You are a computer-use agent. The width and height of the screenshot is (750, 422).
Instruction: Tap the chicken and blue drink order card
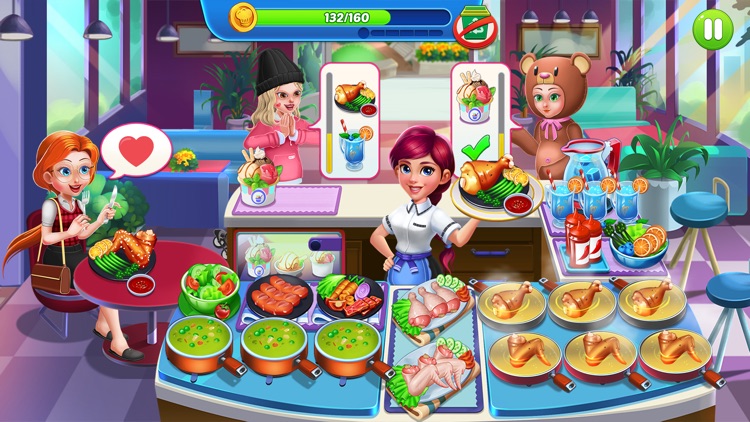pos(346,121)
